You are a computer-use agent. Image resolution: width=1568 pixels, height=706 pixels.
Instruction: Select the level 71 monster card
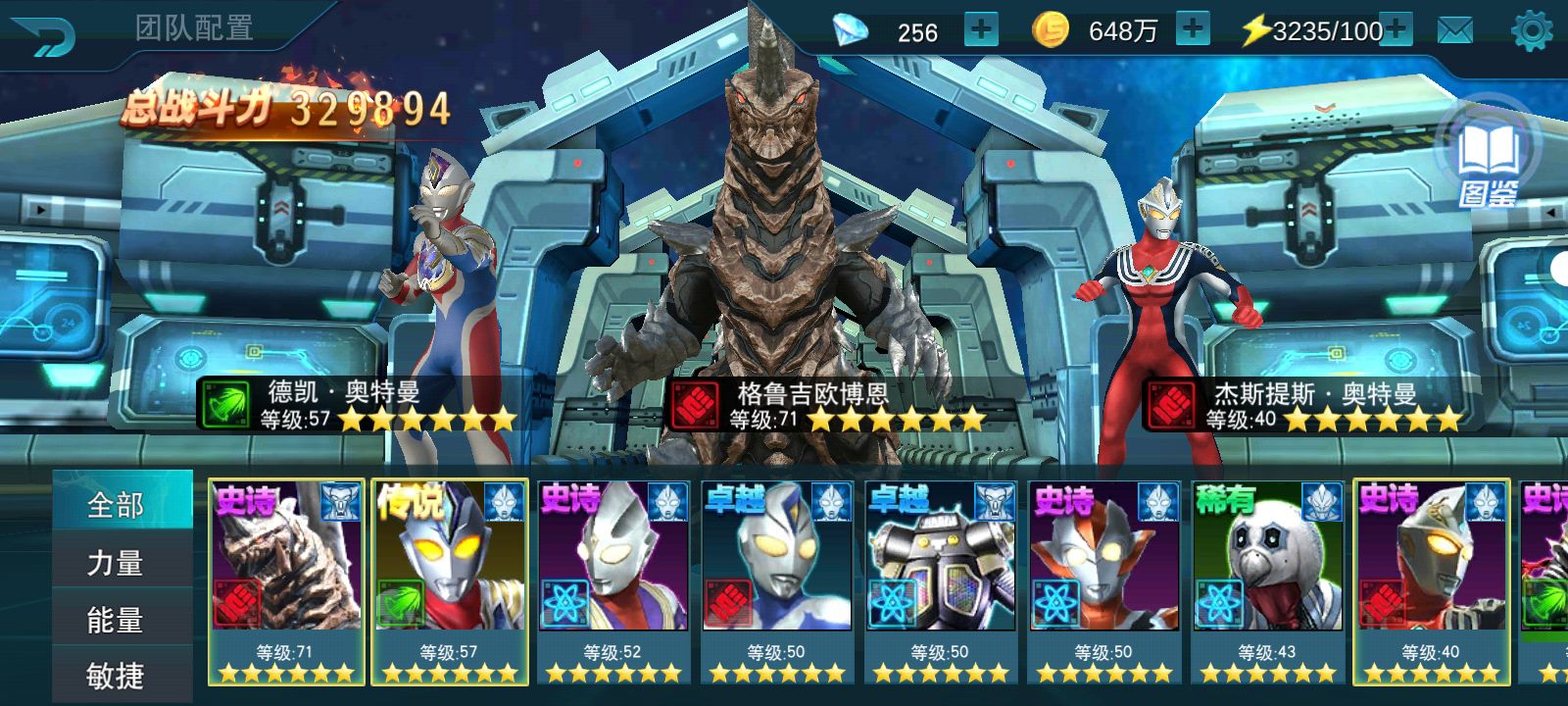coord(286,579)
